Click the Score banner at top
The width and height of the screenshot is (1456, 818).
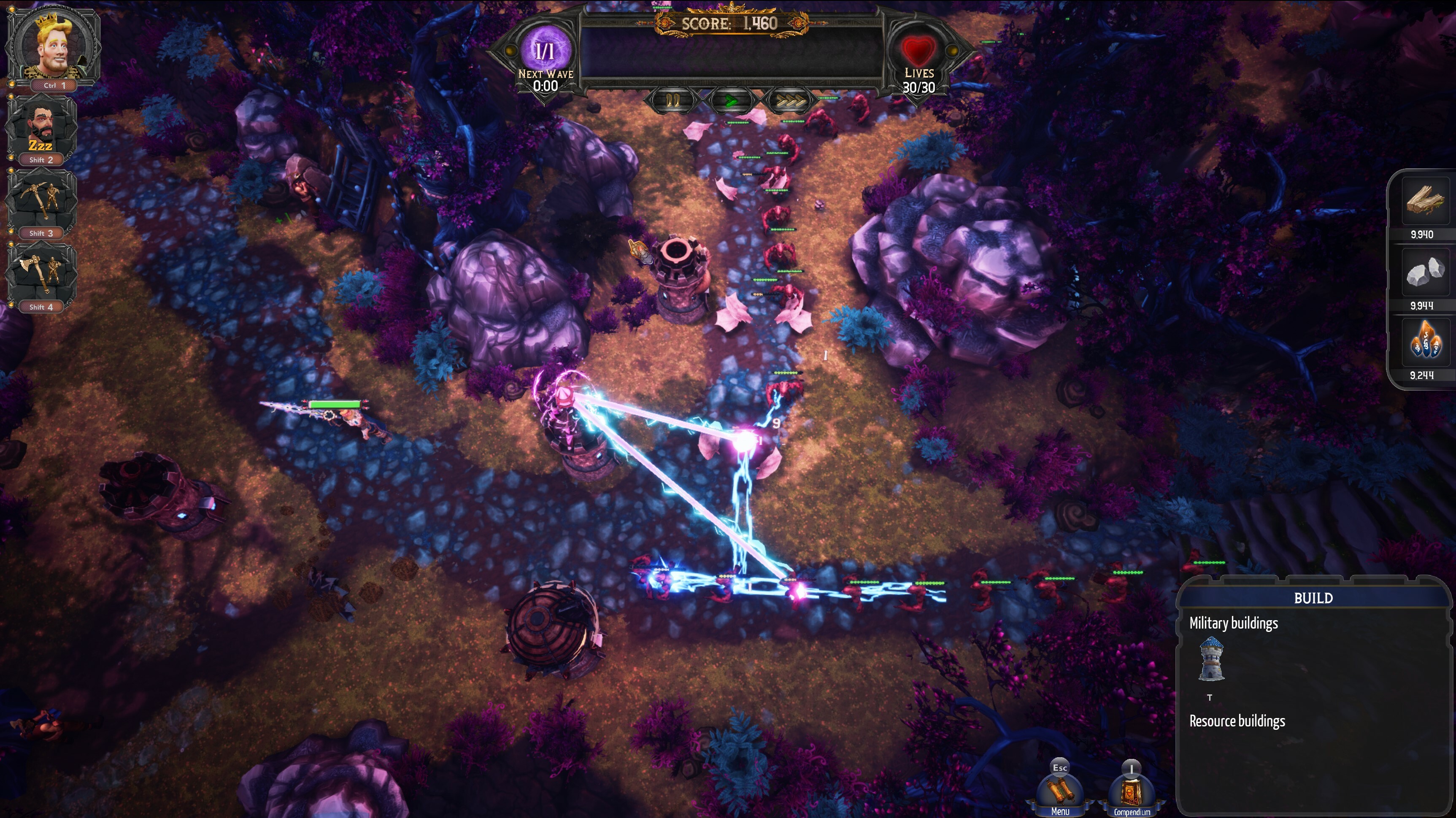[x=727, y=23]
